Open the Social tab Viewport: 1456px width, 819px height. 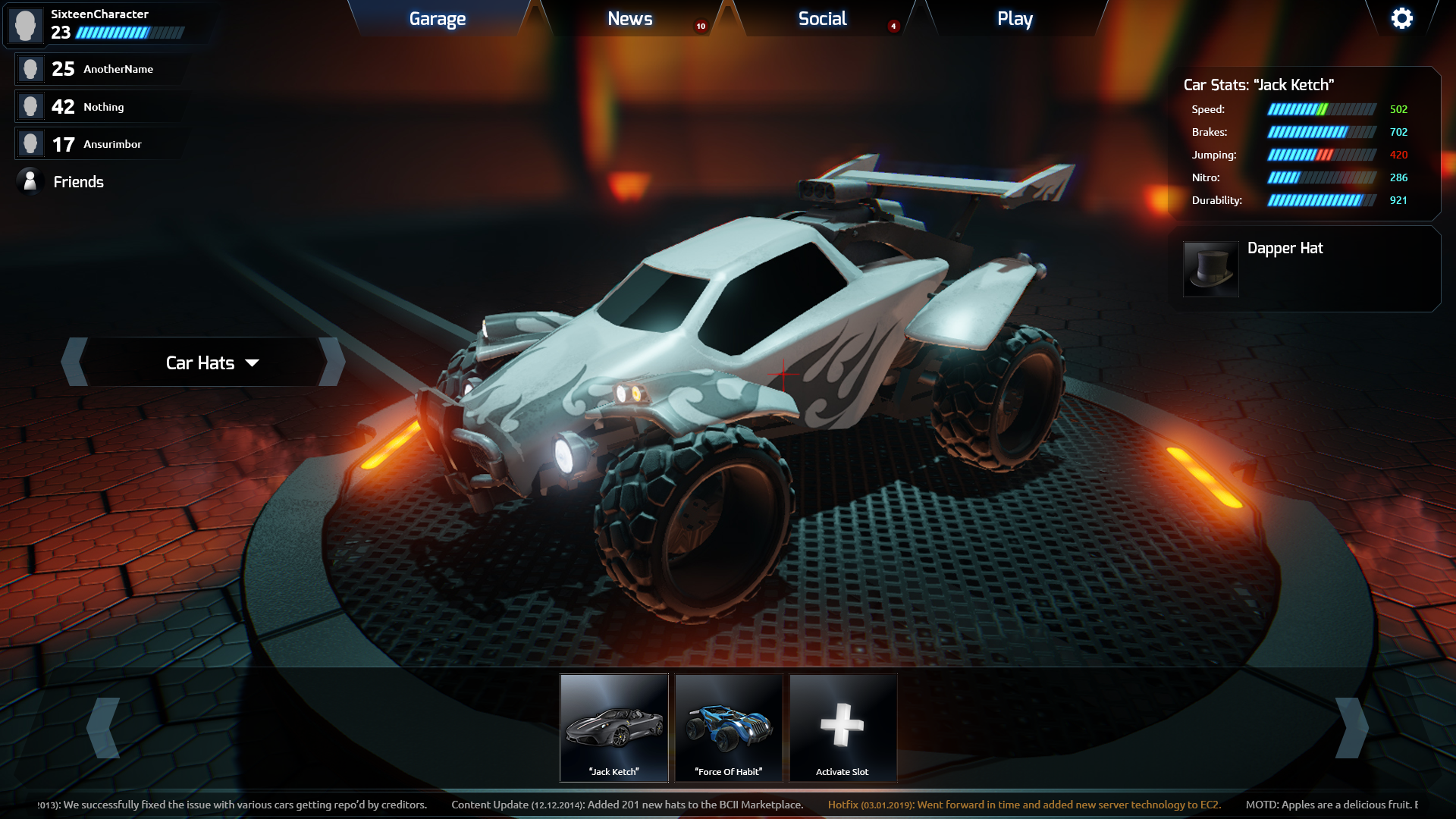pyautogui.click(x=822, y=19)
